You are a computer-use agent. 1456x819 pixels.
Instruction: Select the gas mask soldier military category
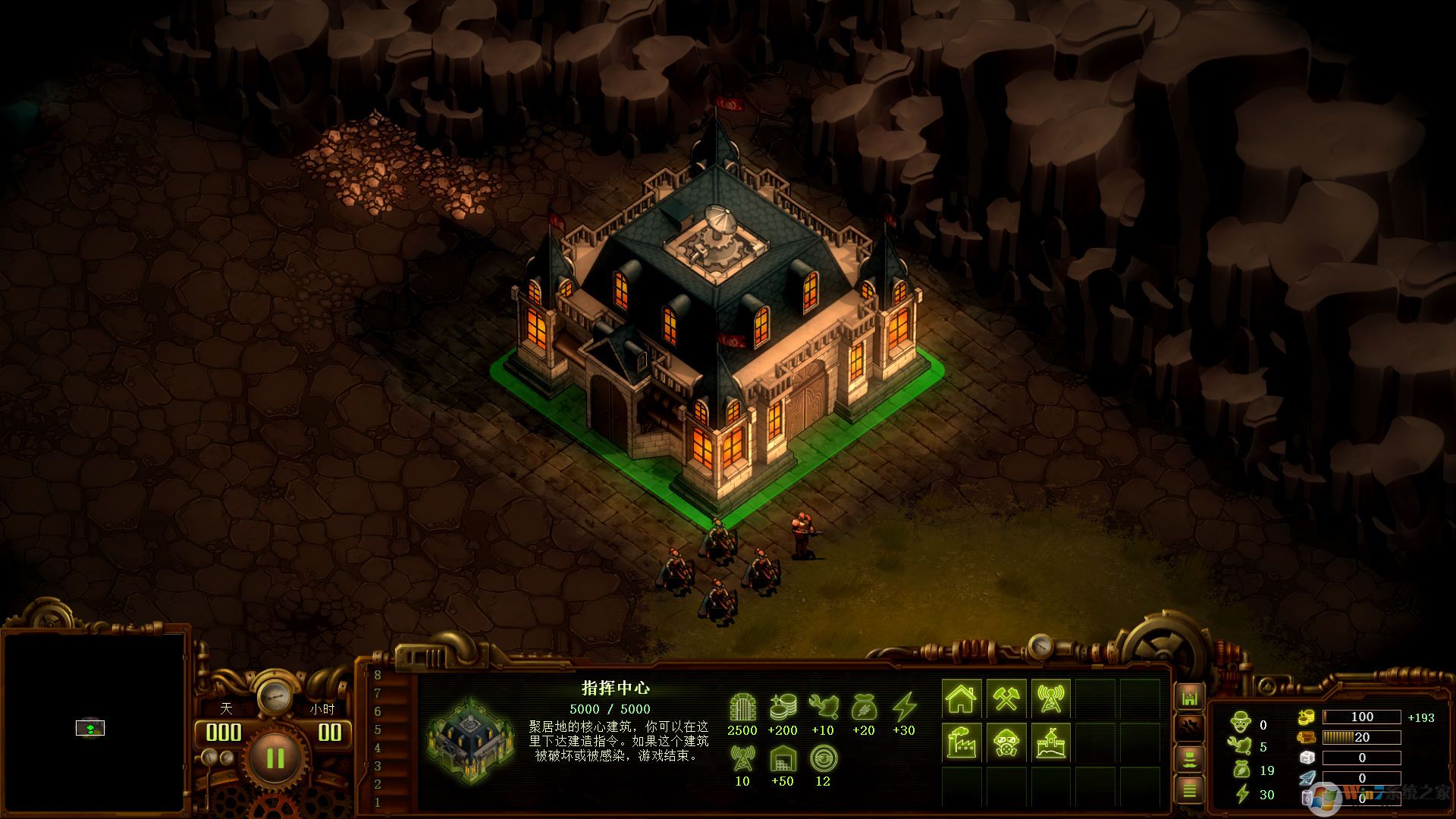coord(1006,742)
